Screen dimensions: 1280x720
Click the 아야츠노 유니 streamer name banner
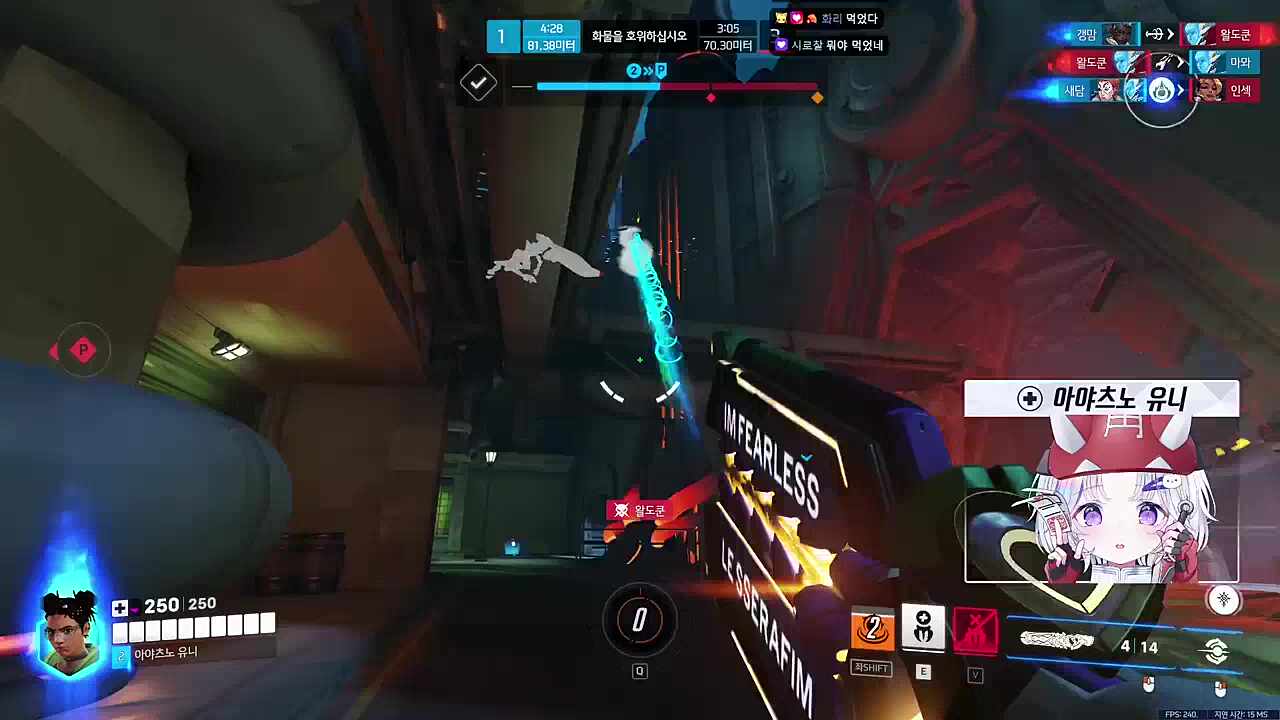coord(1101,399)
